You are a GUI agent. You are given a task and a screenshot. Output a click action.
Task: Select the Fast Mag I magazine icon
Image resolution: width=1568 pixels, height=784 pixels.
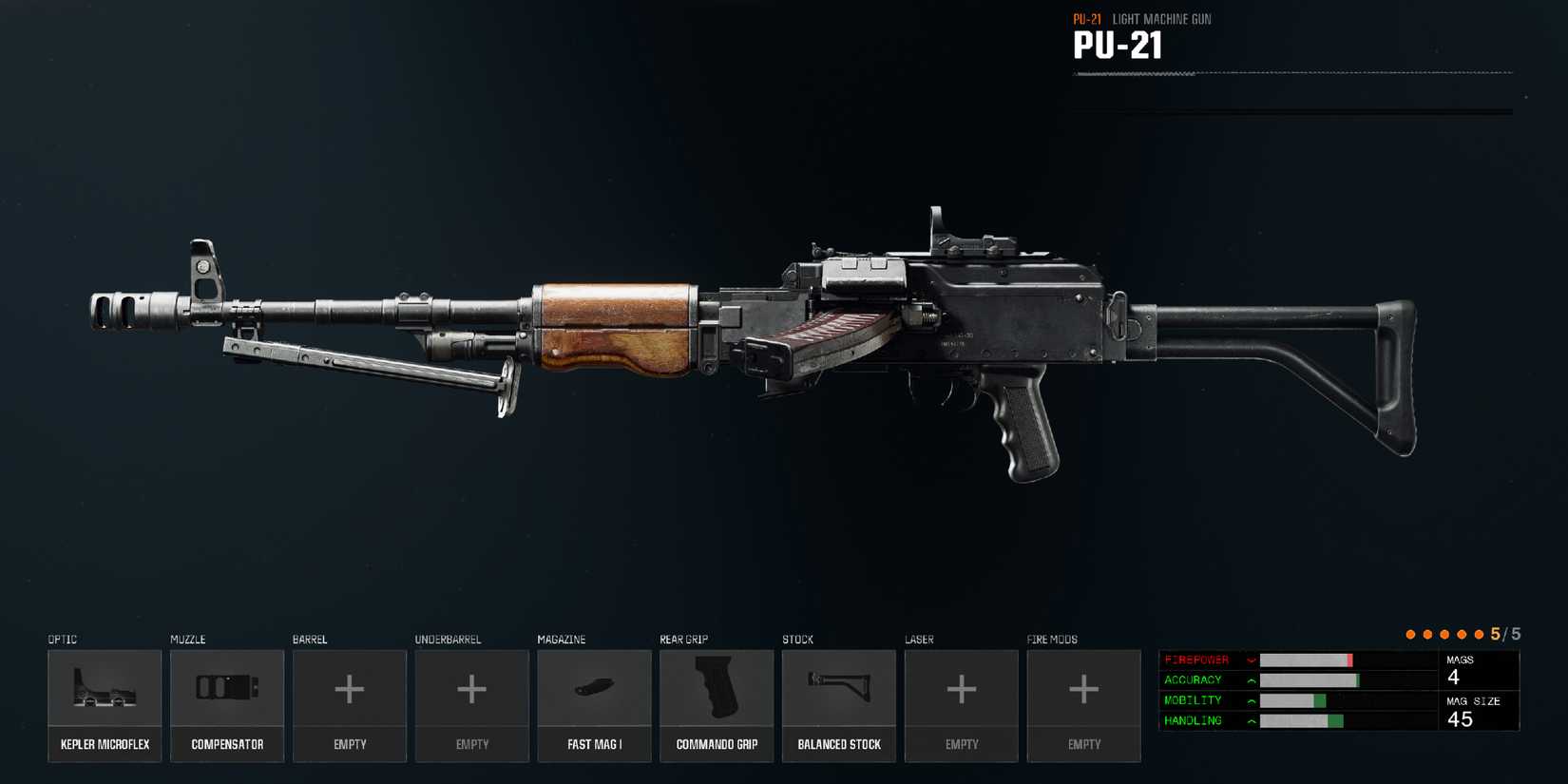click(594, 689)
